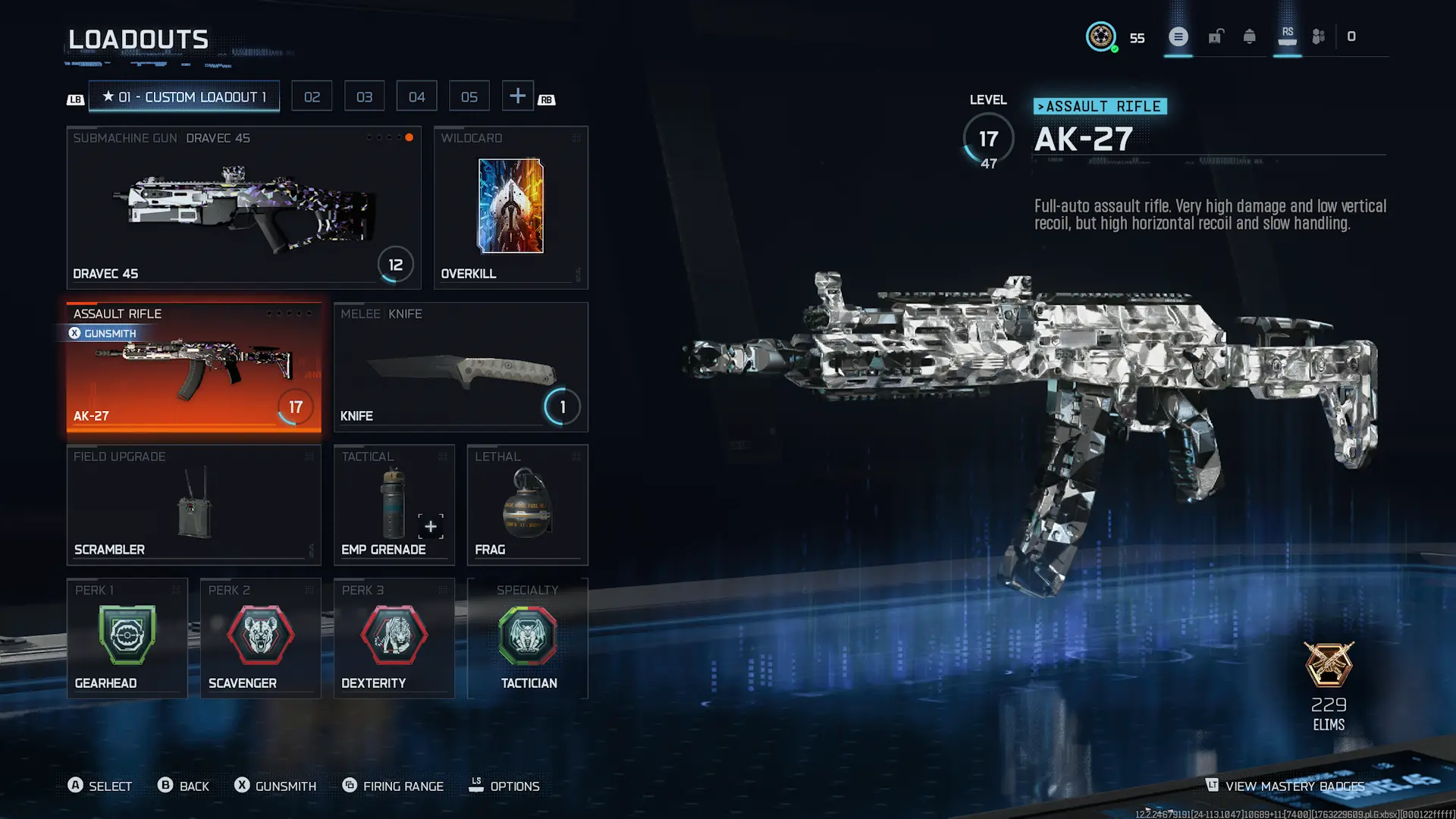
Task: Click the Tactician specialty icon
Action: pyautogui.click(x=529, y=635)
